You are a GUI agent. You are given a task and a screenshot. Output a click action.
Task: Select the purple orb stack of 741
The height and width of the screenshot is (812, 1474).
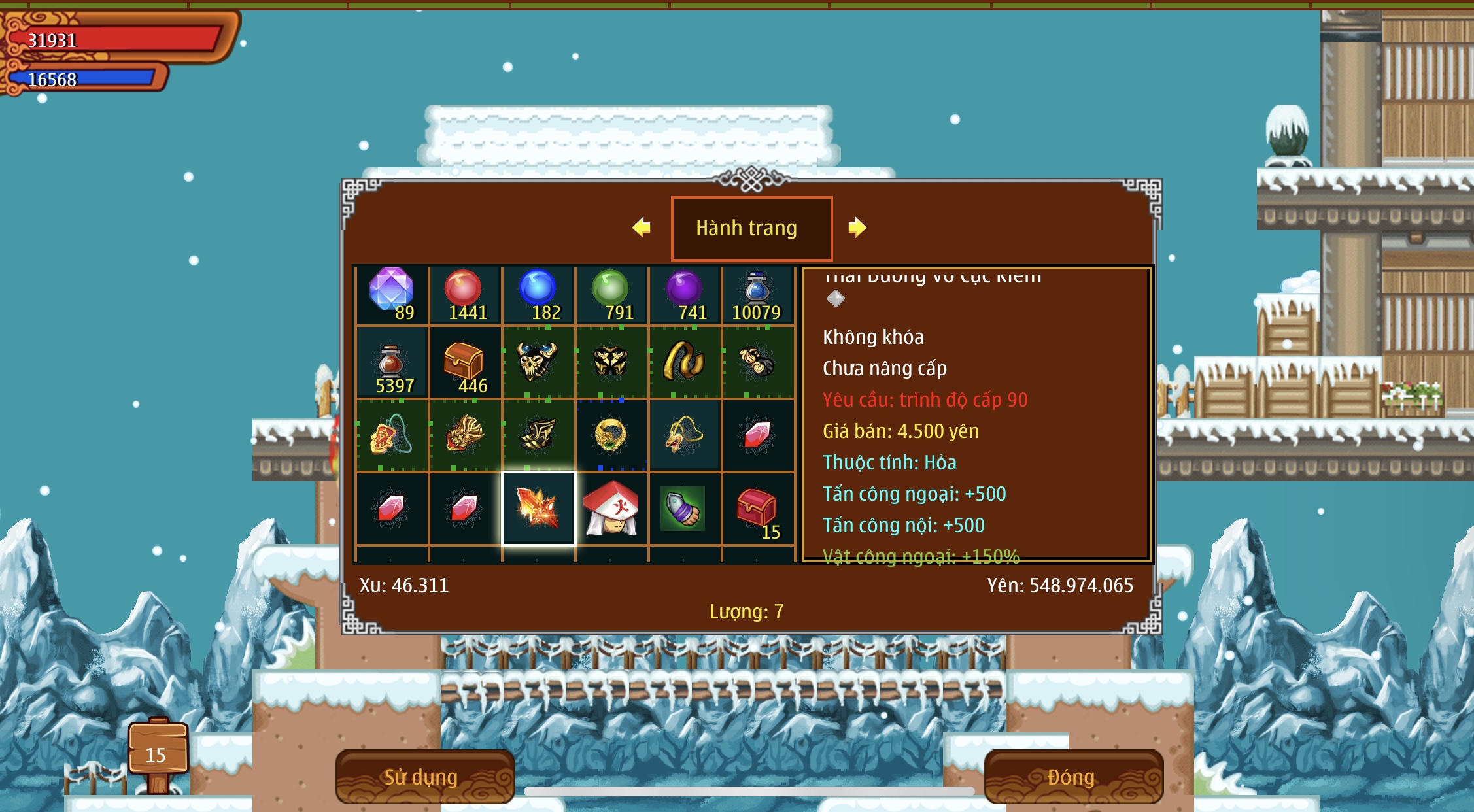[685, 295]
